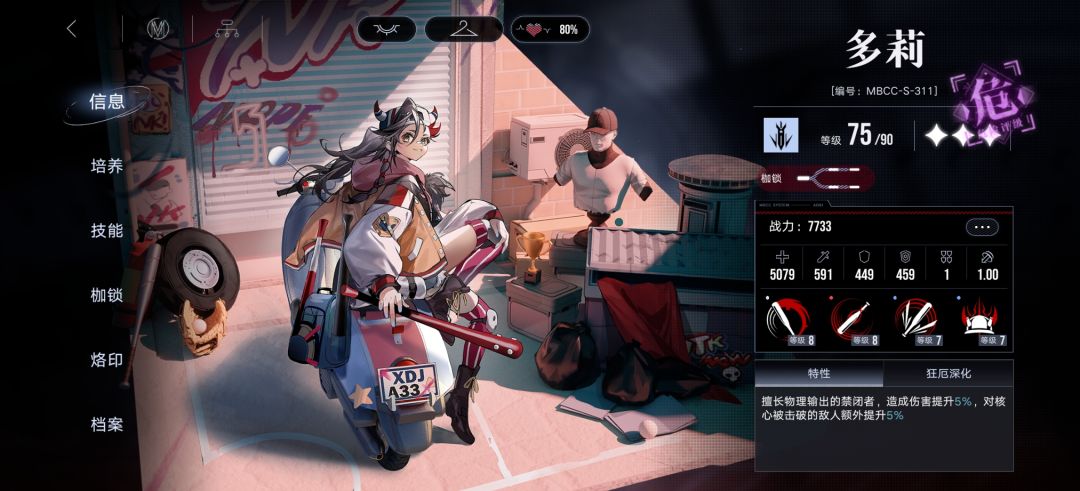Switch to the 技能 menu entry
The width and height of the screenshot is (1080, 491).
(x=107, y=231)
